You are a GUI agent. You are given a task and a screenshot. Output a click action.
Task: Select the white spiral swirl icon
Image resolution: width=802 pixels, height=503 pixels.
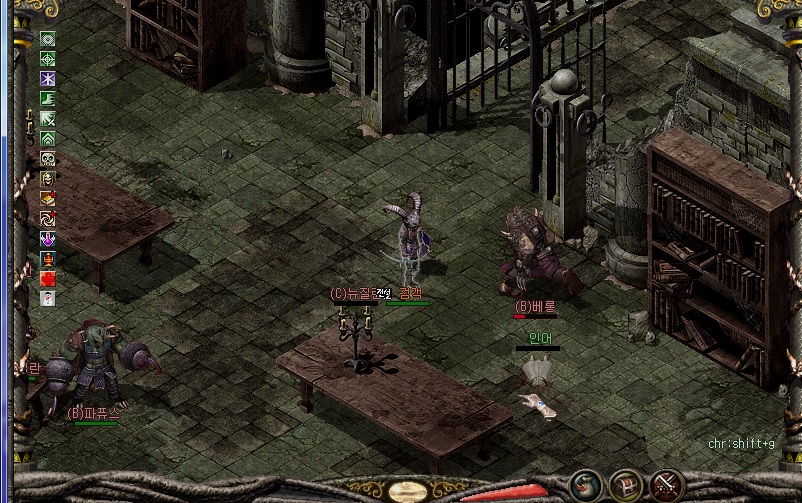tap(47, 219)
